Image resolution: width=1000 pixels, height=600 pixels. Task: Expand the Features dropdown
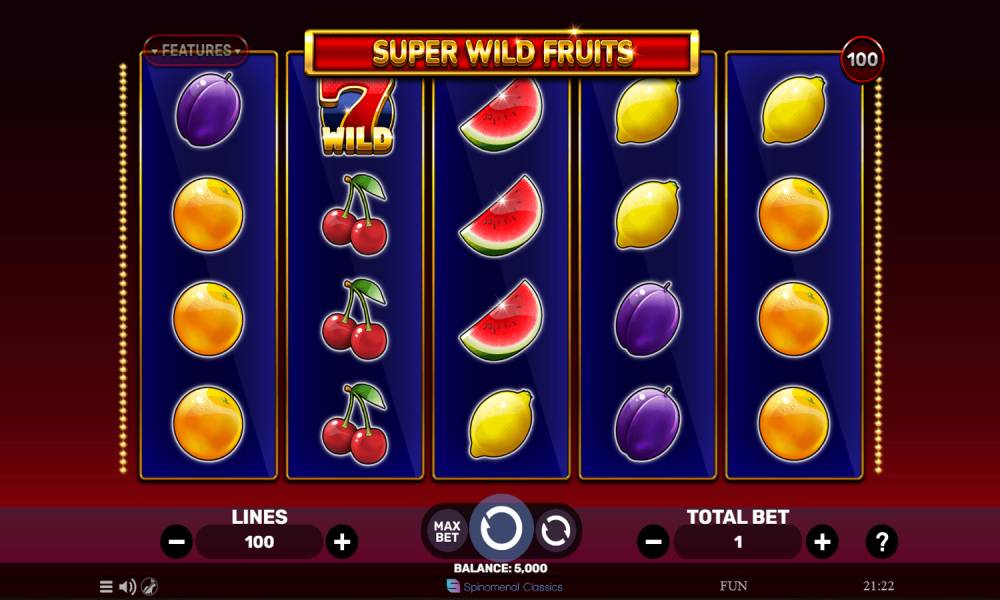click(x=196, y=49)
